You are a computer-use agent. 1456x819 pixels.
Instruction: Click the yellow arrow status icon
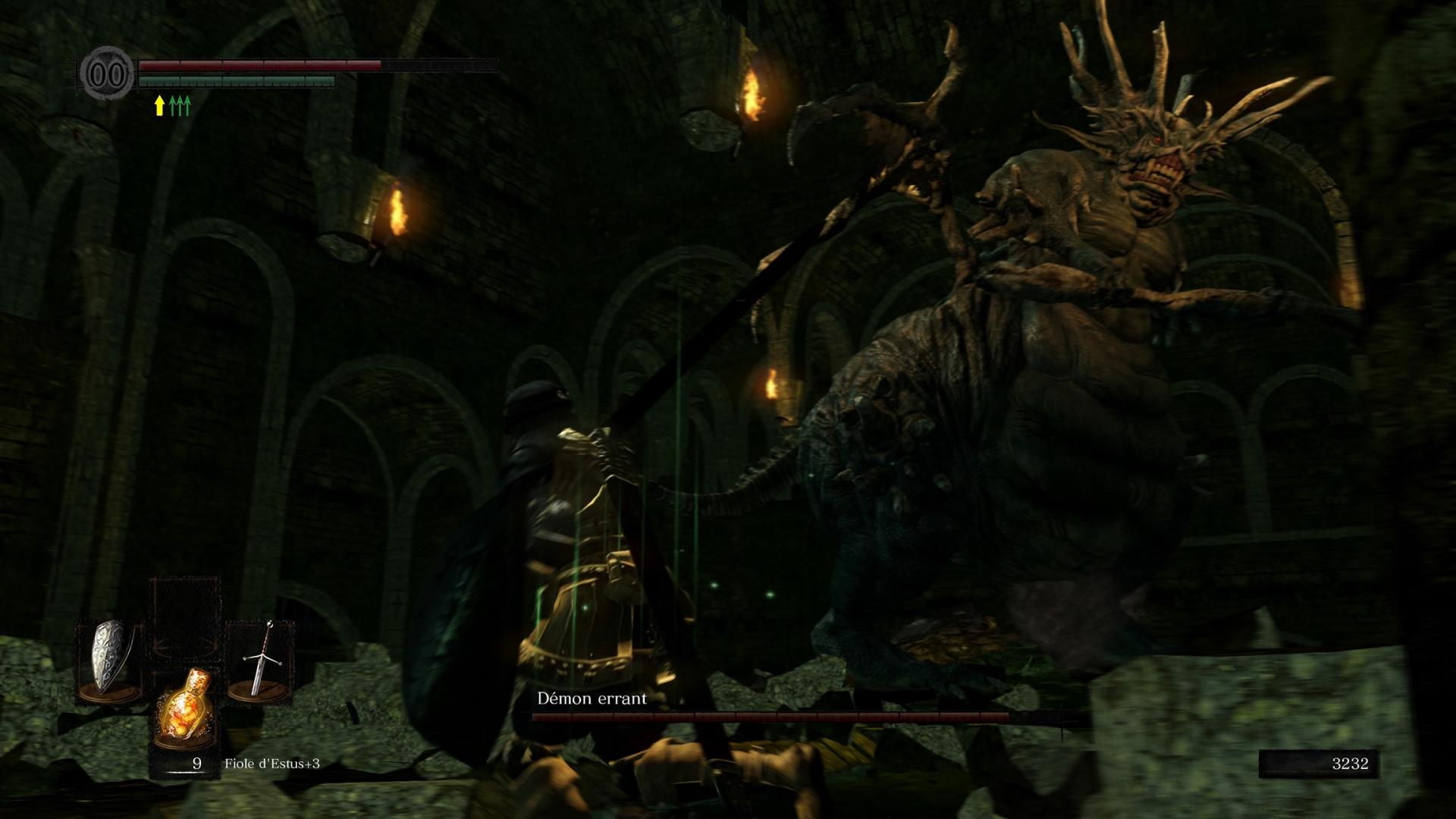159,105
